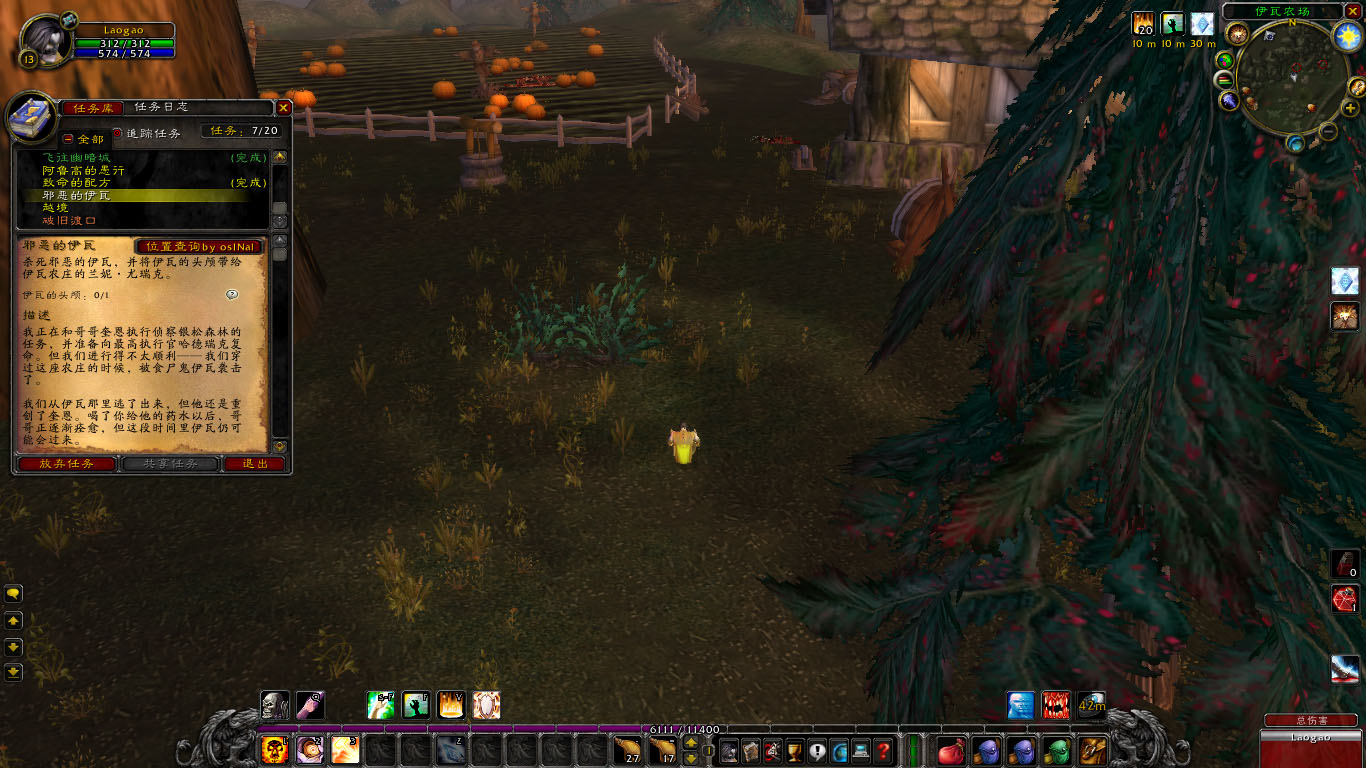Image resolution: width=1366 pixels, height=768 pixels.
Task: Click the sun day-night indicator by minimap
Action: 1348,37
